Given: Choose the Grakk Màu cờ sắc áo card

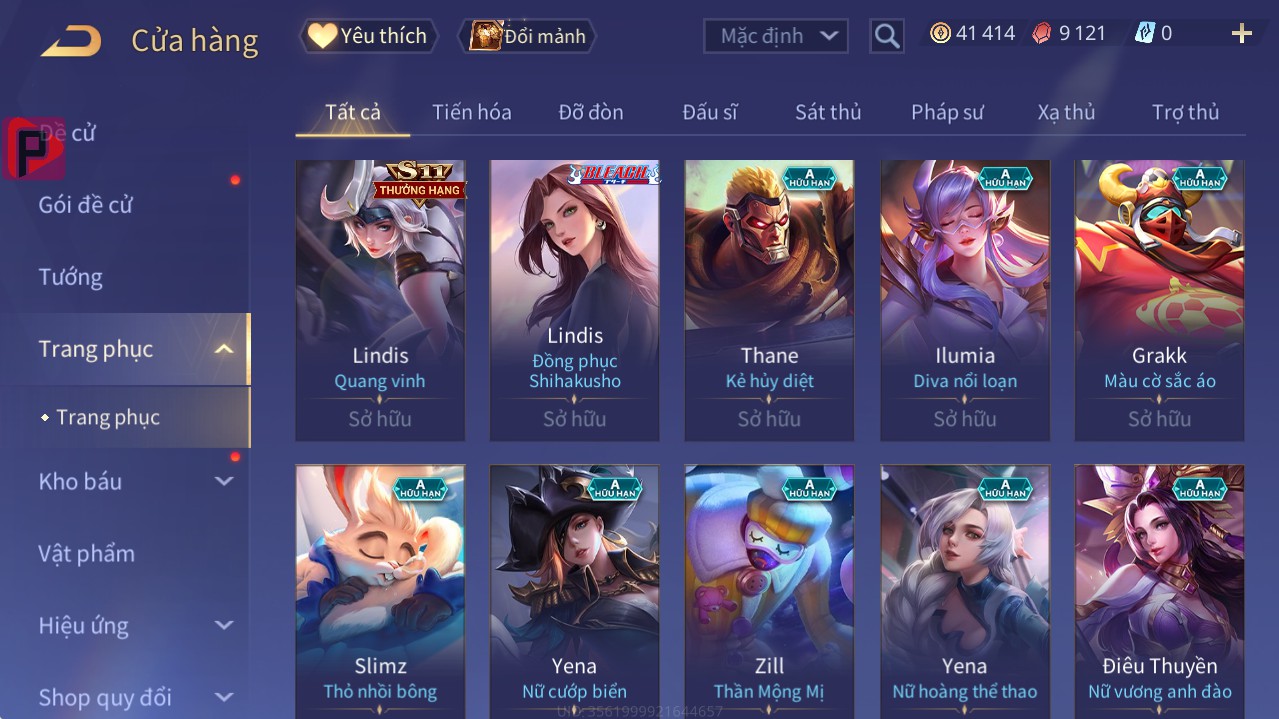Looking at the screenshot, I should pos(1159,300).
